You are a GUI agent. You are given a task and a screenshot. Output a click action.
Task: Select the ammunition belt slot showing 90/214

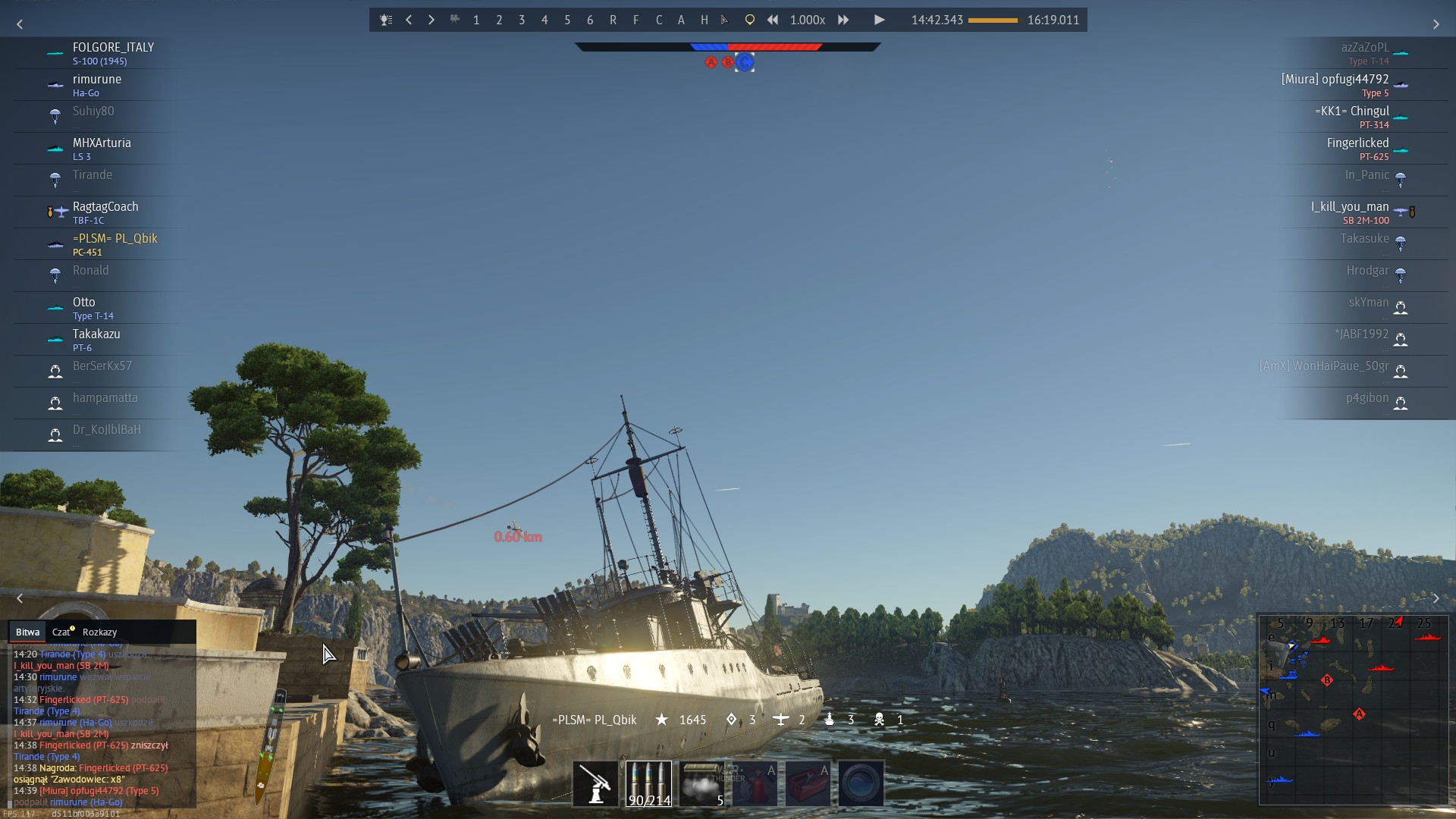pos(648,783)
